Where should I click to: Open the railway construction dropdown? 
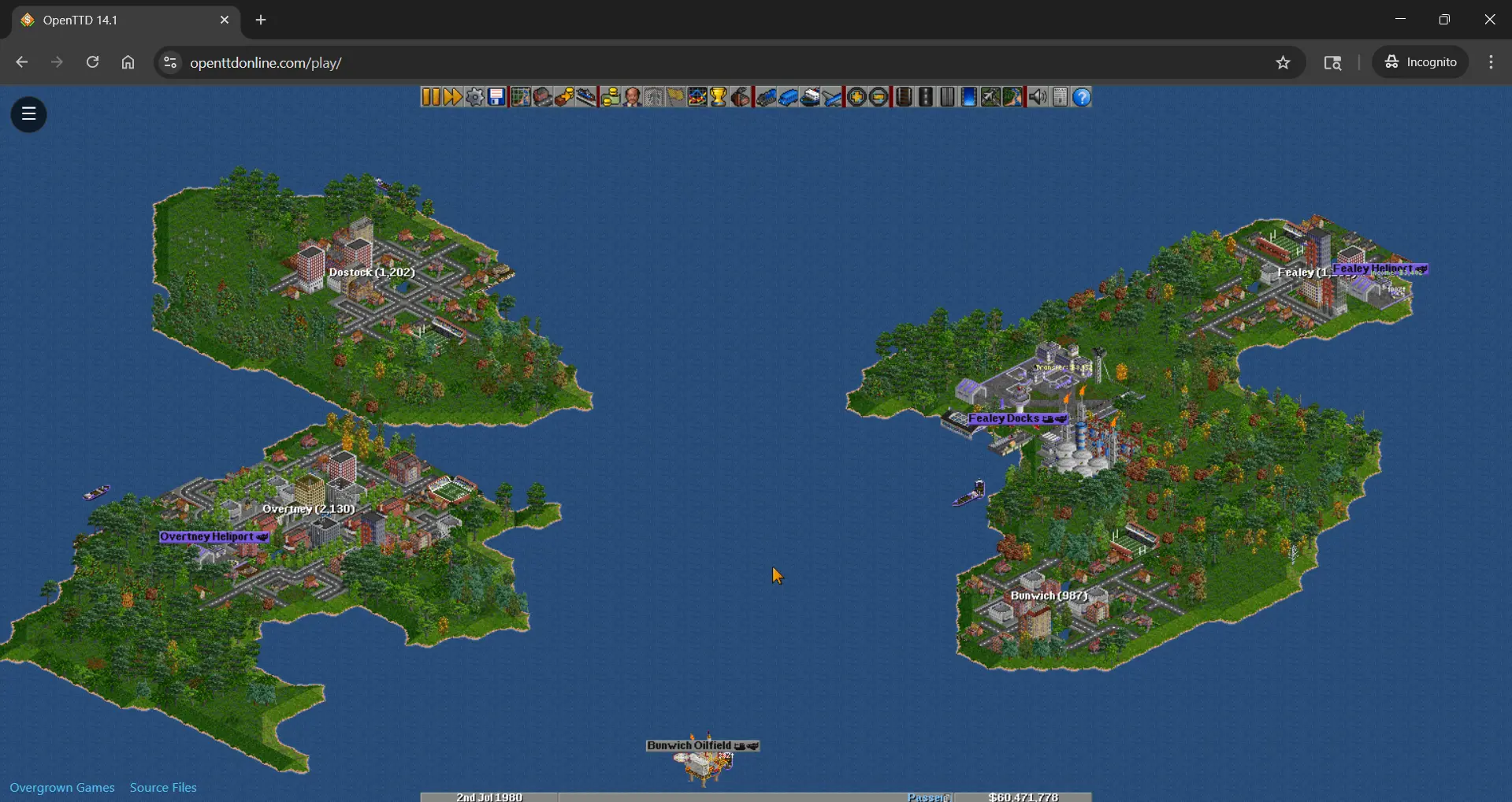point(902,96)
